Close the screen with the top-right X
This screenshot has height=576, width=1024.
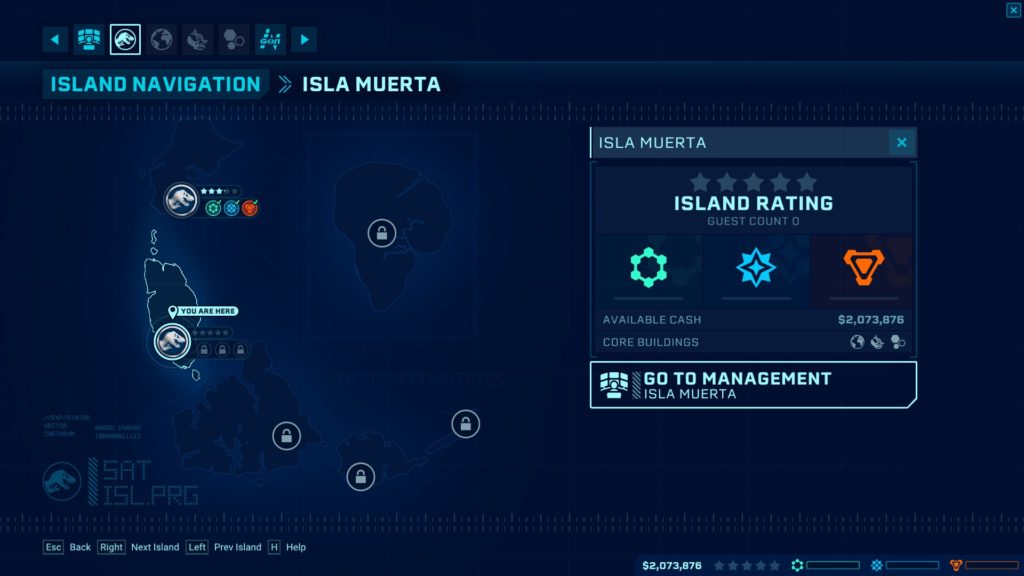[1013, 10]
